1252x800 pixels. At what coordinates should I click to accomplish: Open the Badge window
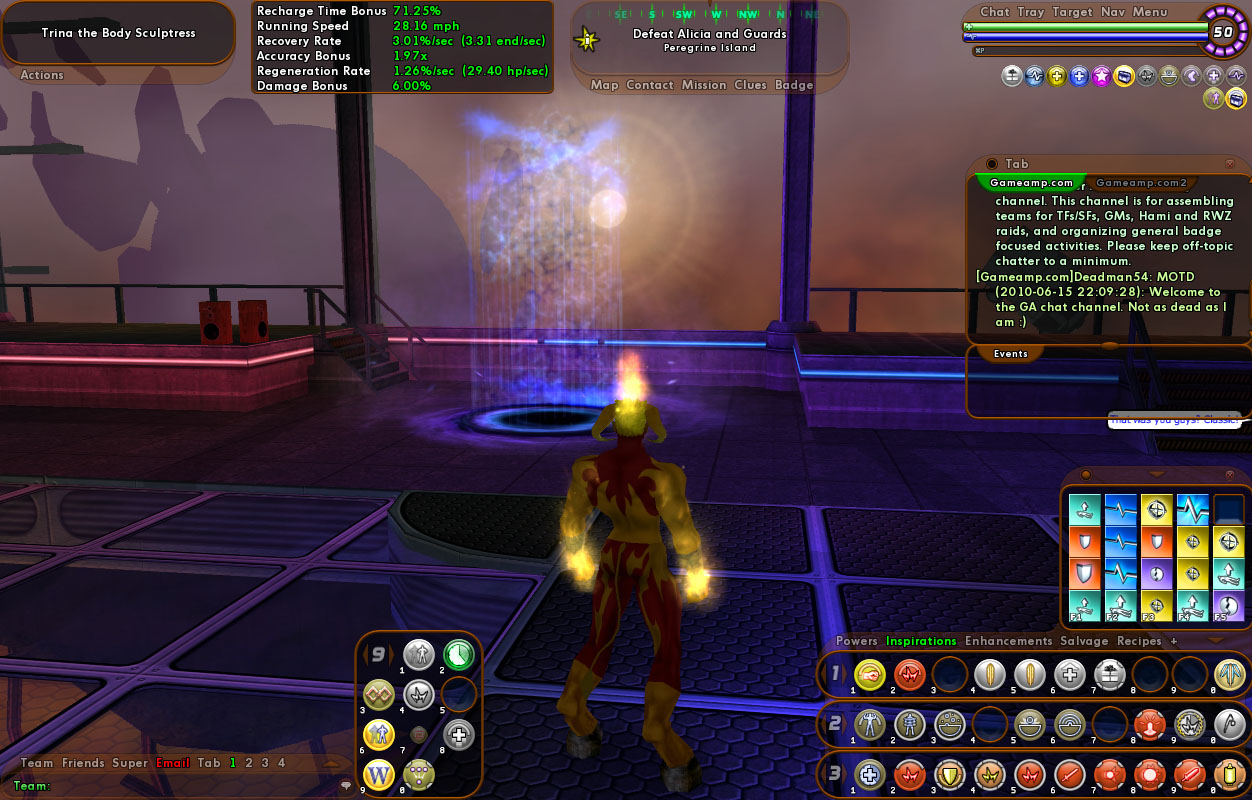pos(794,85)
